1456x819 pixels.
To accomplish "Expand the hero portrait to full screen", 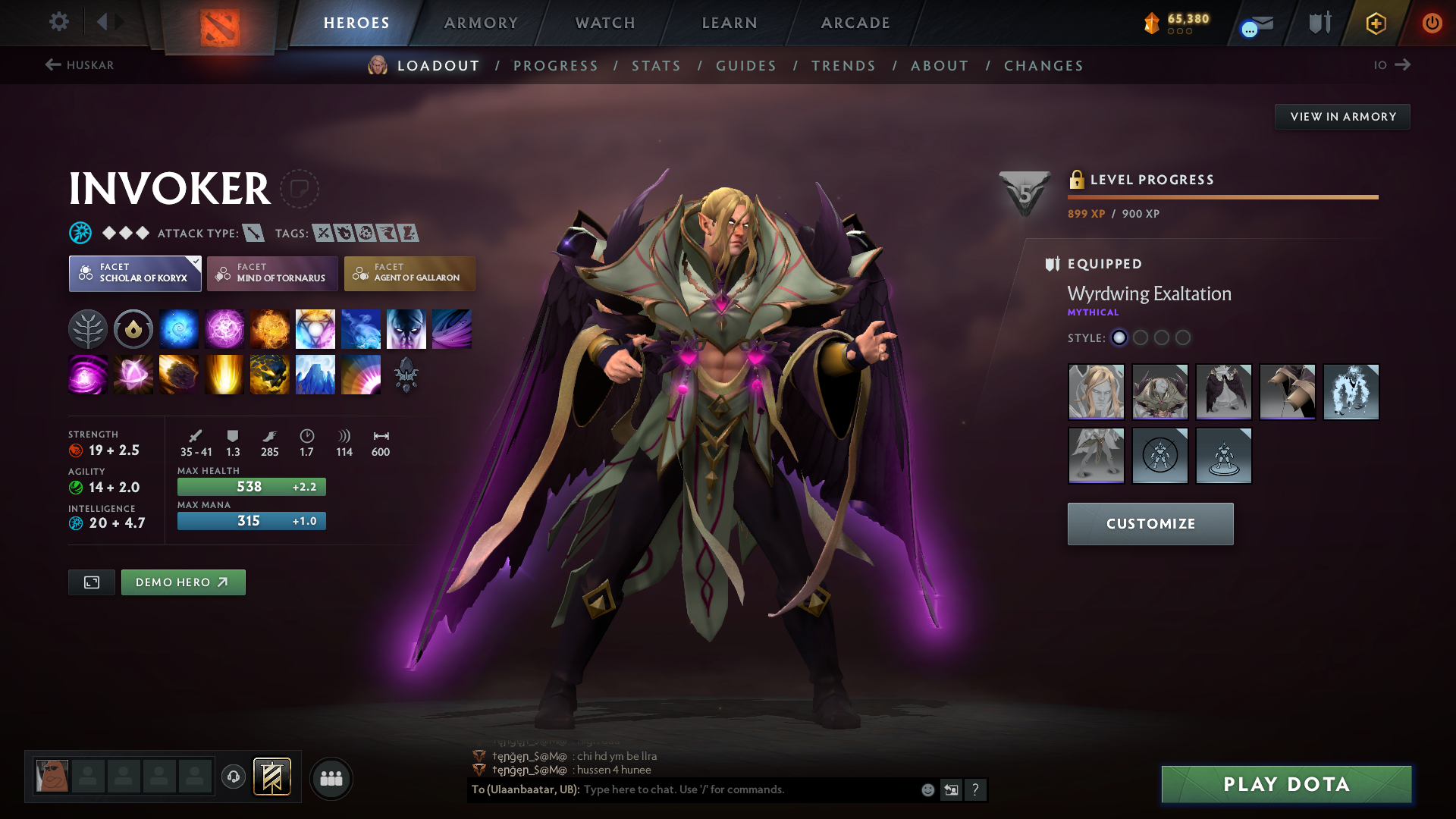I will pyautogui.click(x=91, y=582).
